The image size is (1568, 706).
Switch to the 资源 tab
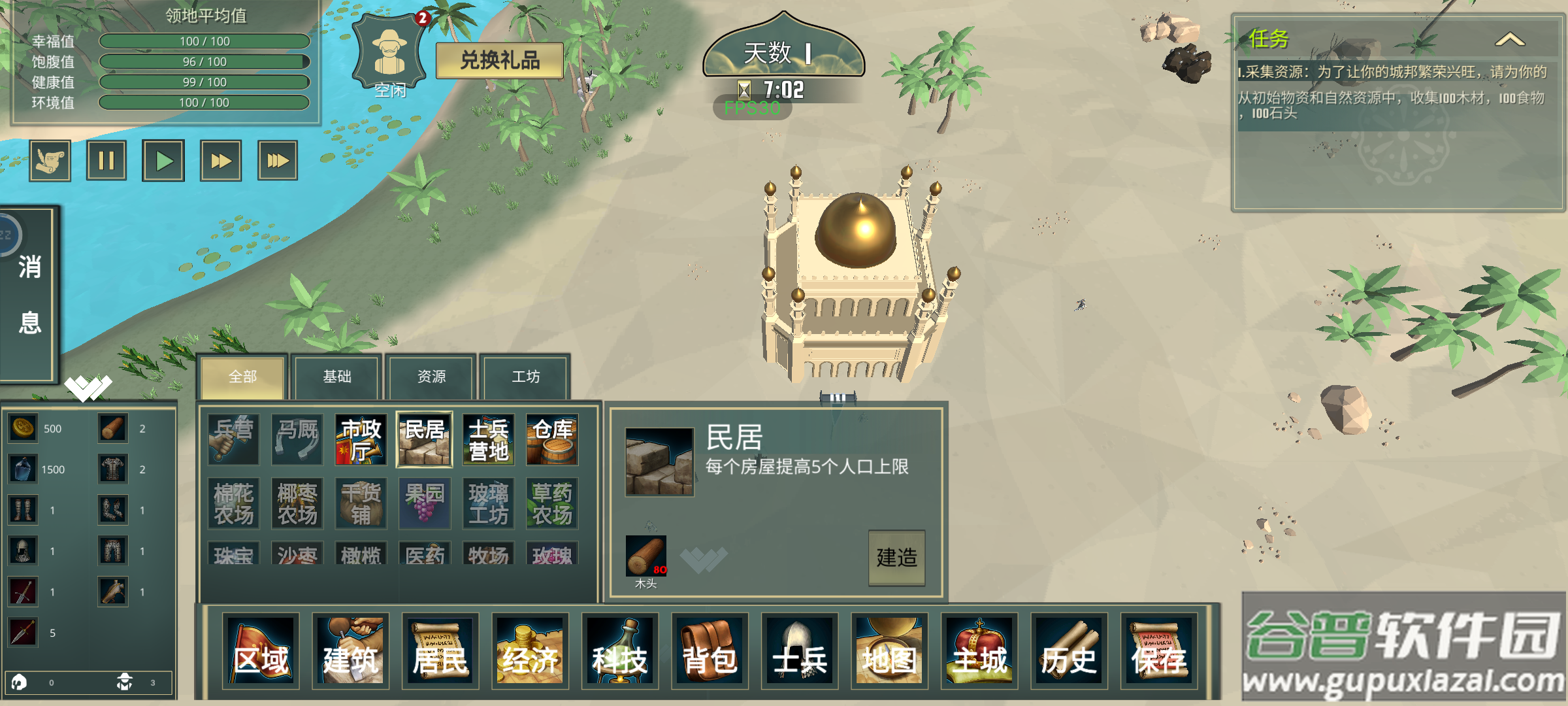click(x=431, y=377)
